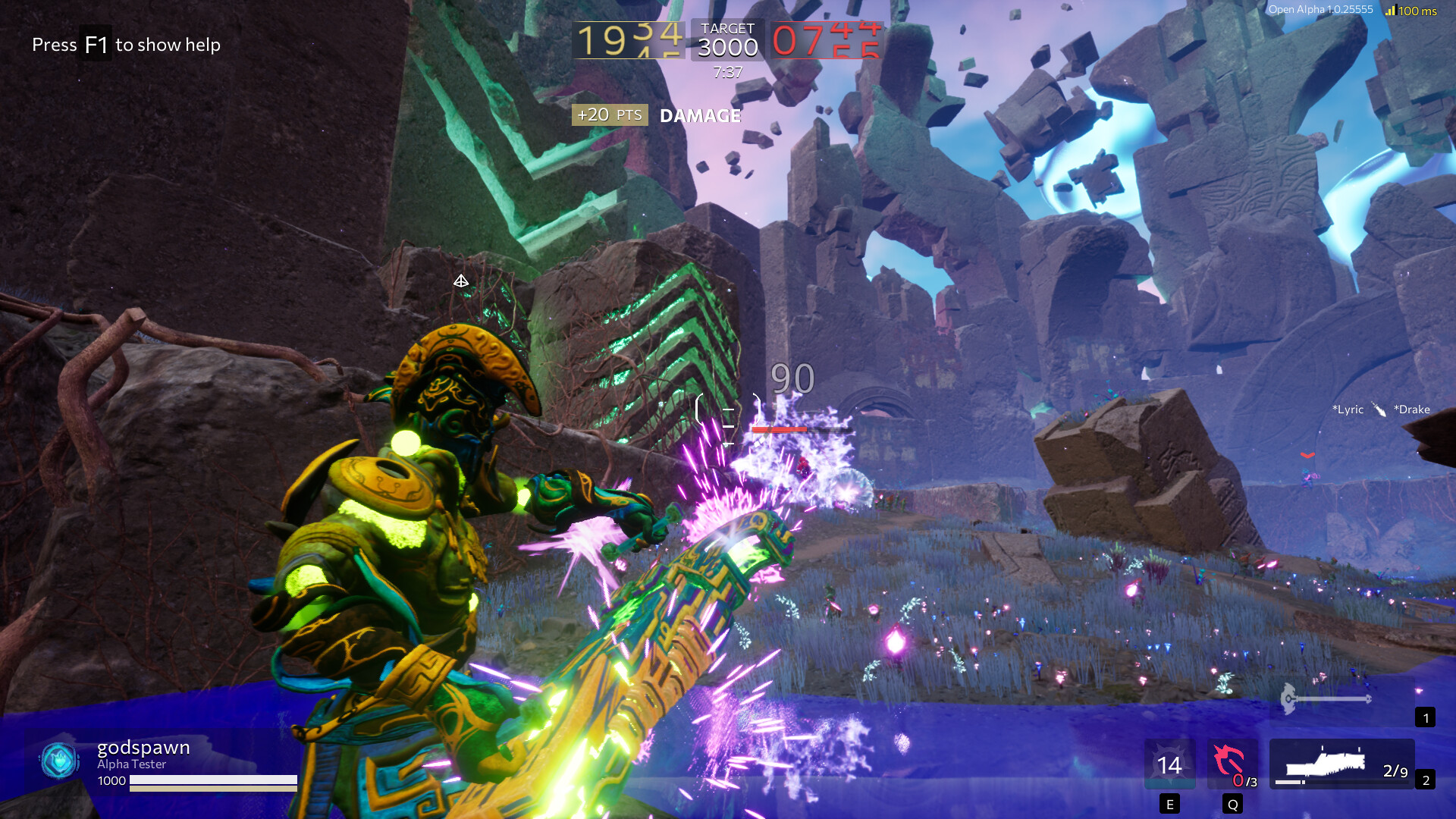Select the spiked orb ability bound to E

(1169, 764)
